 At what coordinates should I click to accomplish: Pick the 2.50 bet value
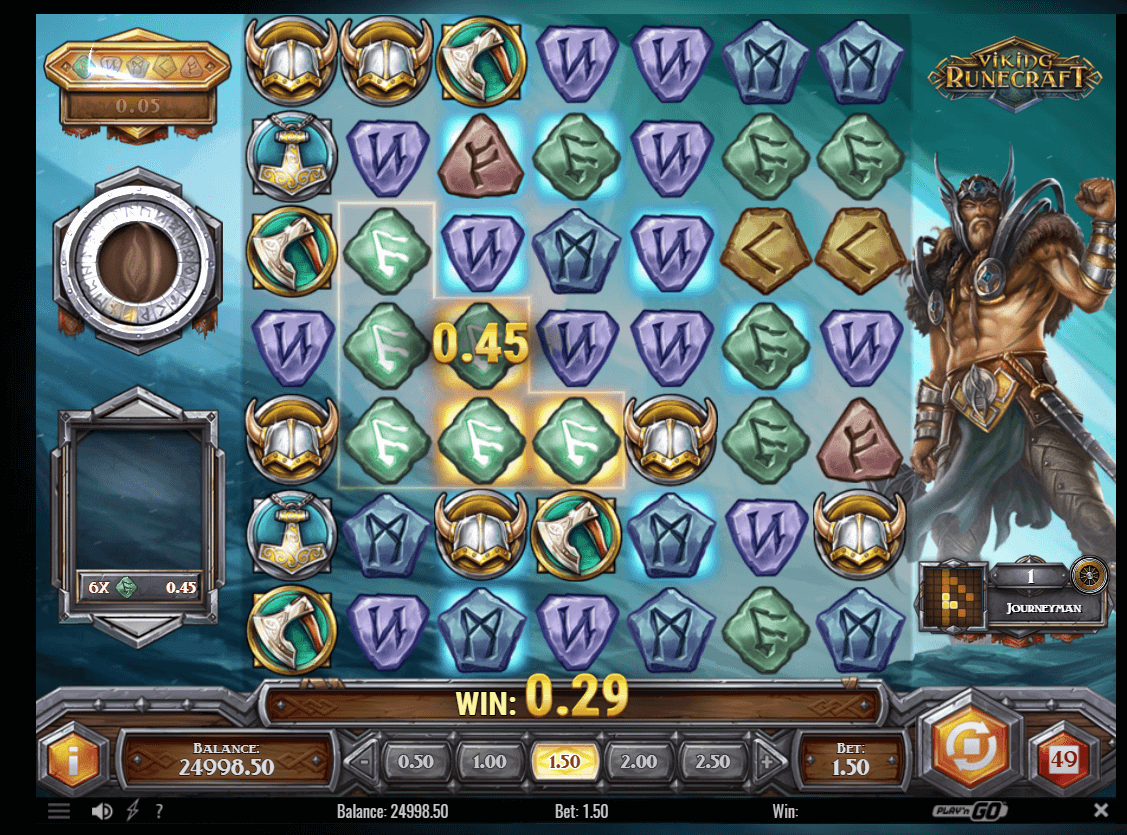713,762
